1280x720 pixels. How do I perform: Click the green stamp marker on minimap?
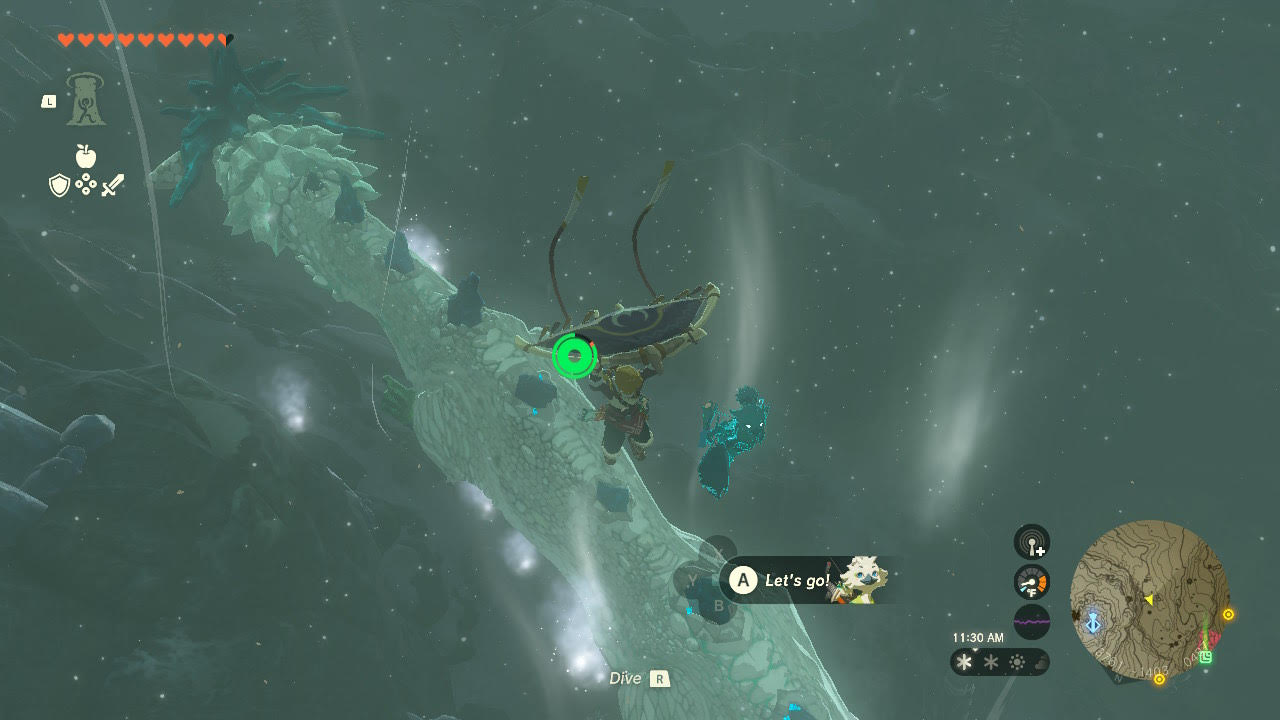pyautogui.click(x=1206, y=657)
